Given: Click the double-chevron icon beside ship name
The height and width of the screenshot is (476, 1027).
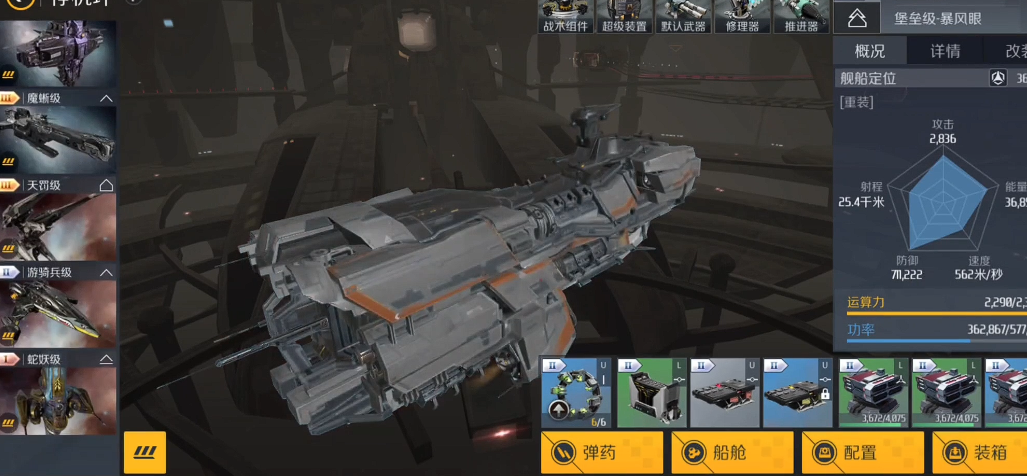Looking at the screenshot, I should (x=856, y=17).
